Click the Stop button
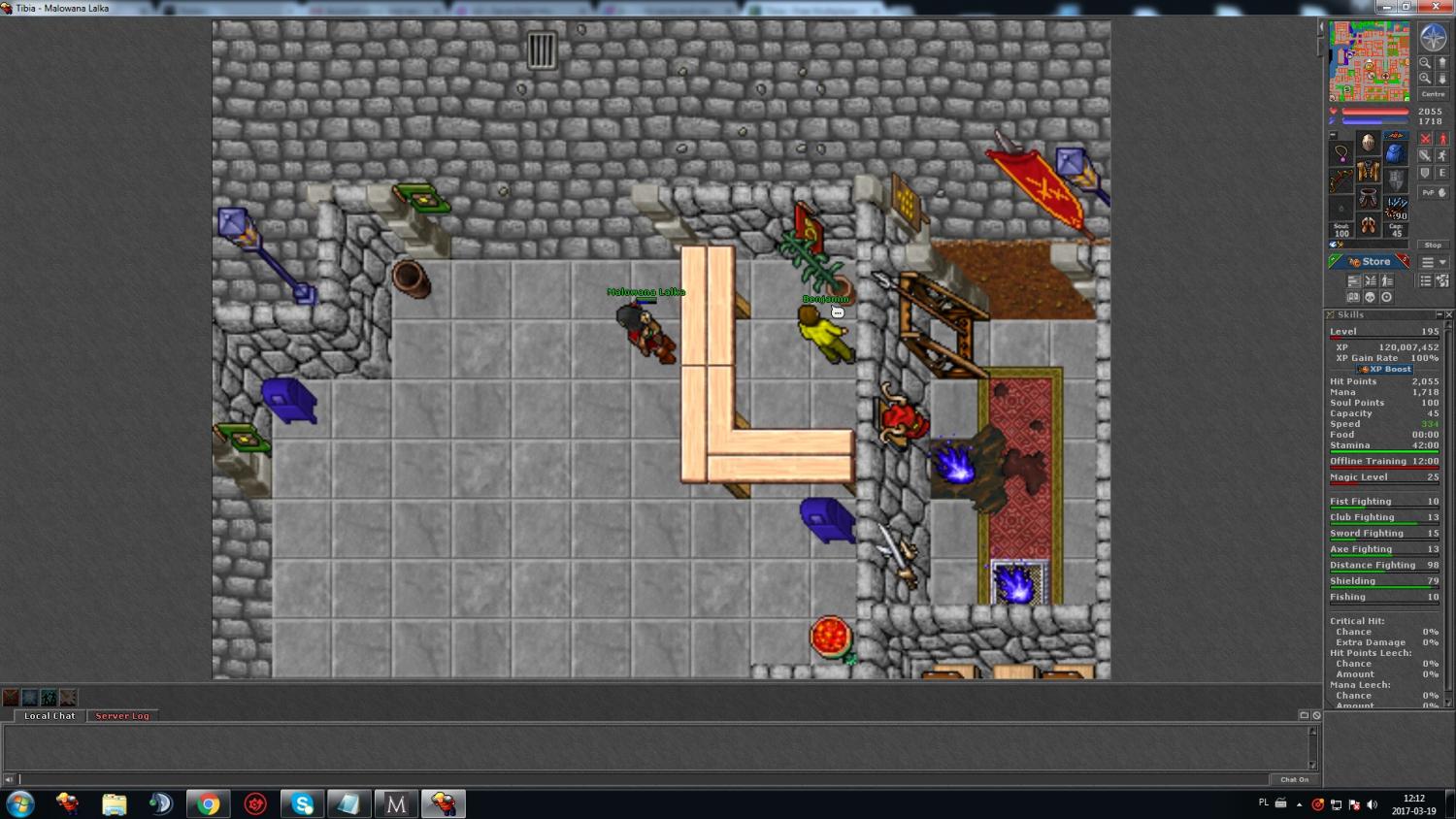 point(1433,245)
